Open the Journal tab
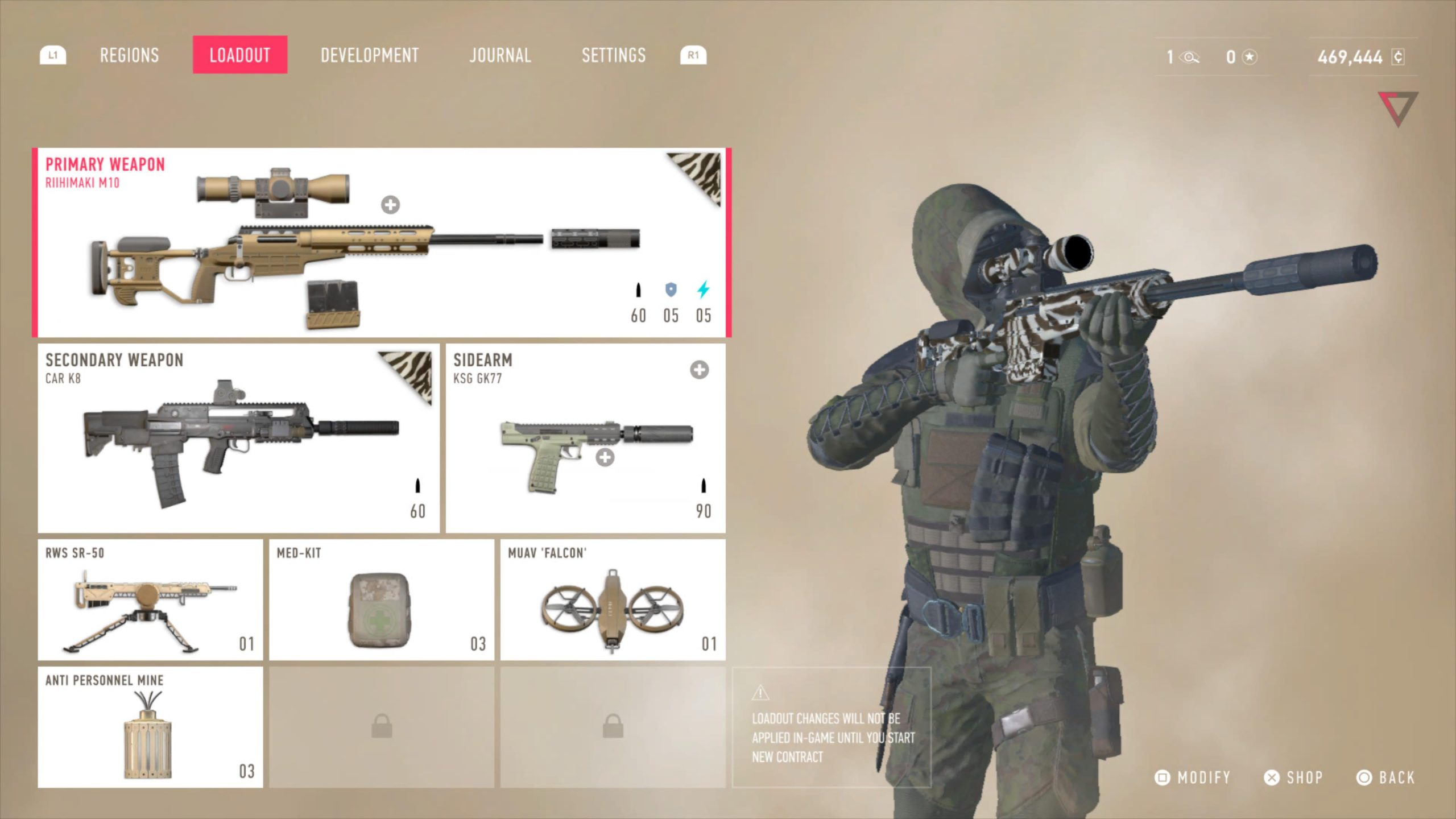1456x819 pixels. tap(500, 55)
